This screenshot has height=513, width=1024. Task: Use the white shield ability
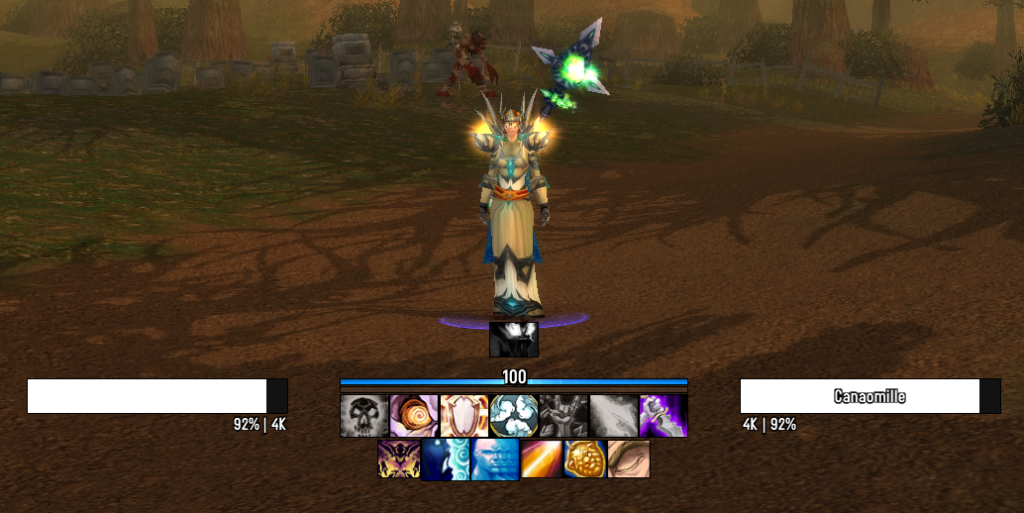[x=464, y=416]
